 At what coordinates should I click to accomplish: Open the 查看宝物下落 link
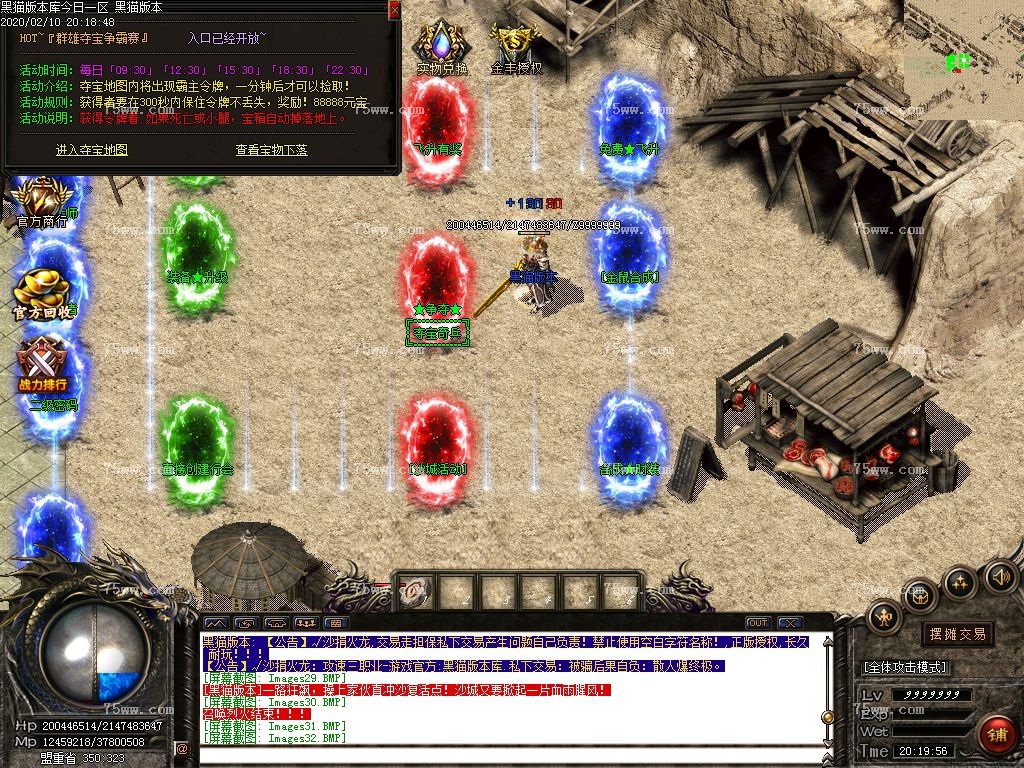[x=271, y=150]
